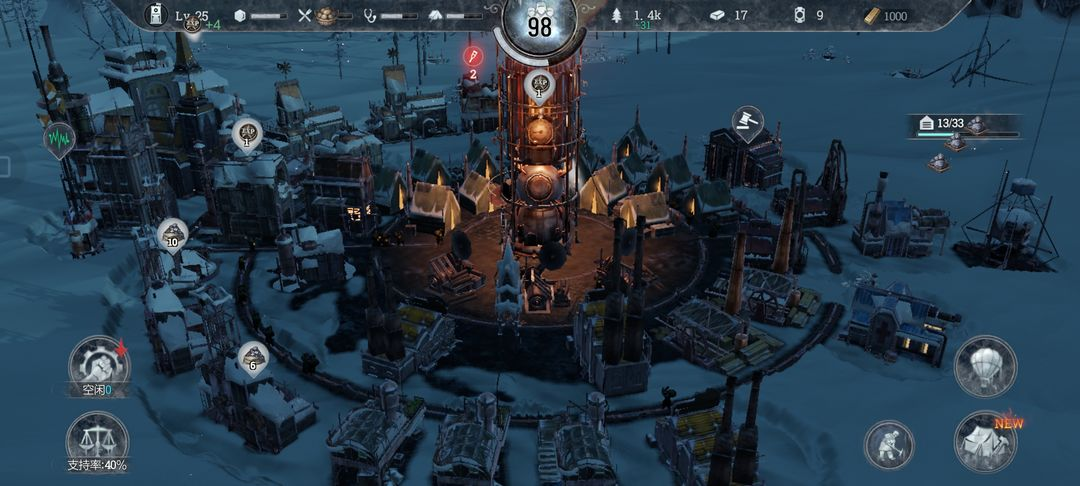Open the tent button marked NEW
Viewport: 1080px width, 486px height.
click(985, 440)
